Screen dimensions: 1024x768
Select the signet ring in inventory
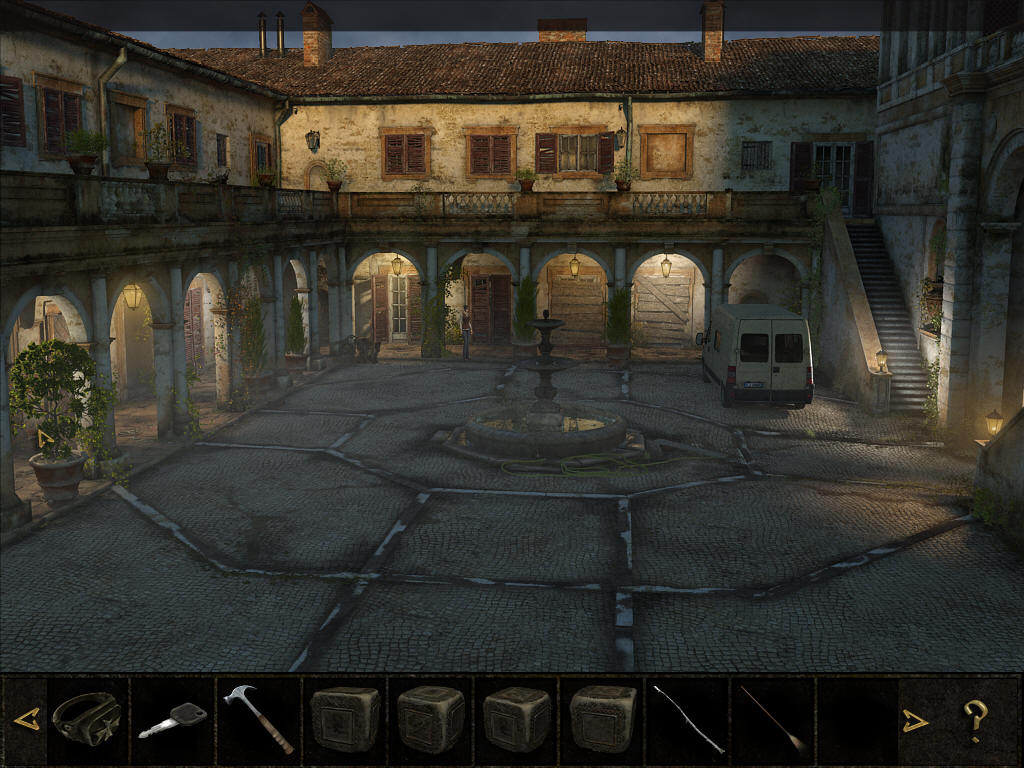pos(87,718)
